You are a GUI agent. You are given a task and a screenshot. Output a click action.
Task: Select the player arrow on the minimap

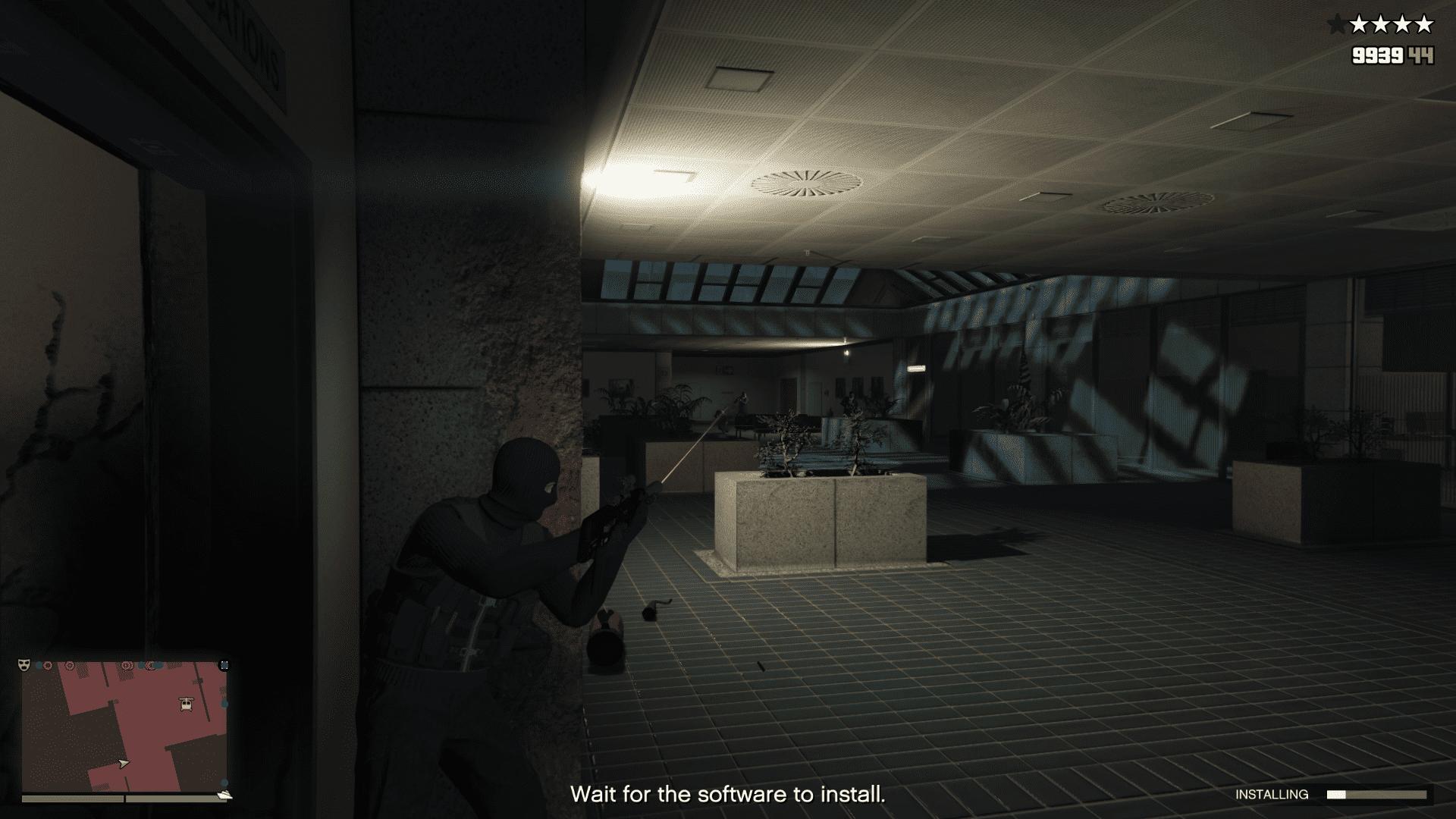click(x=124, y=763)
